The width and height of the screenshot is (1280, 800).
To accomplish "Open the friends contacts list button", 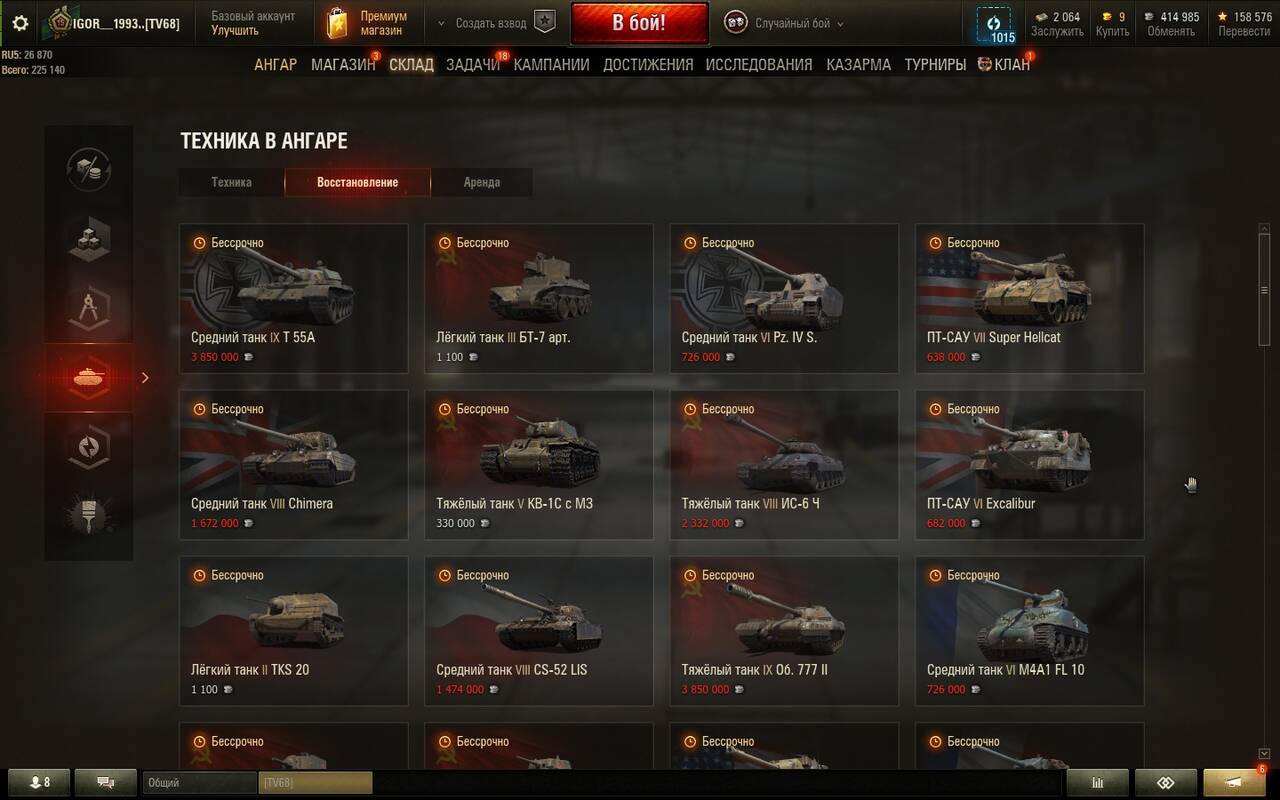I will pyautogui.click(x=39, y=783).
